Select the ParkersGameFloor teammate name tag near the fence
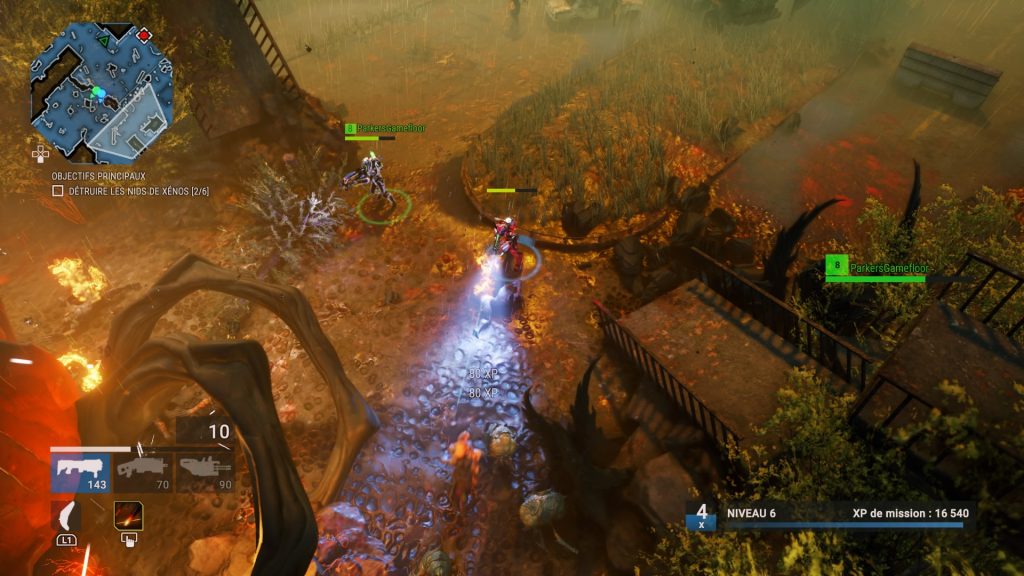 pyautogui.click(x=875, y=267)
